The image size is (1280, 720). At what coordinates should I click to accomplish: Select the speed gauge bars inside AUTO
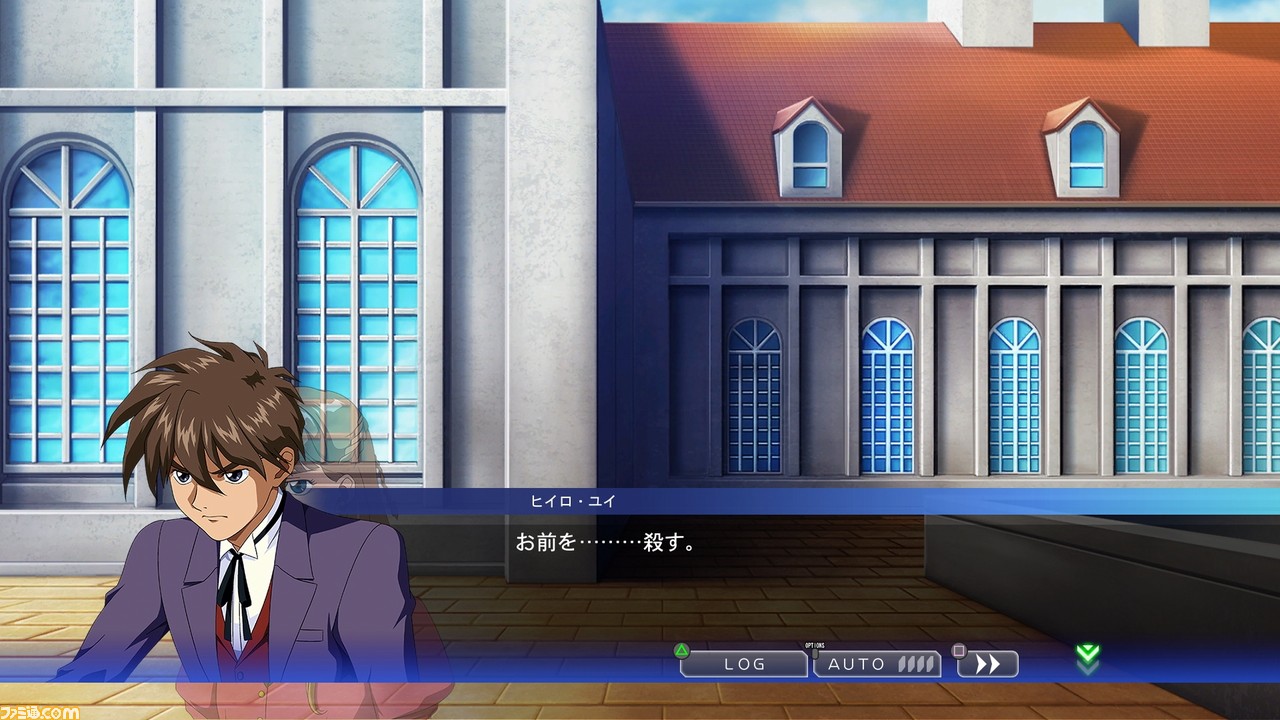tap(918, 665)
